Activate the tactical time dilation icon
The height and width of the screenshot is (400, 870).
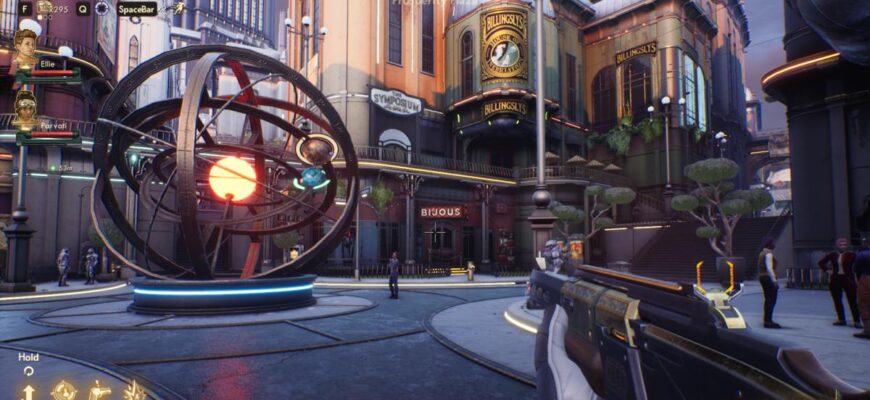101,8
